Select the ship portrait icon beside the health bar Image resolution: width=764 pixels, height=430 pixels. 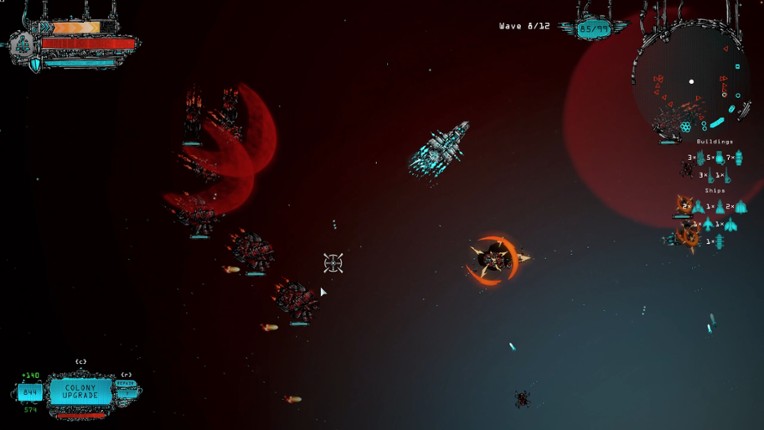tap(23, 44)
